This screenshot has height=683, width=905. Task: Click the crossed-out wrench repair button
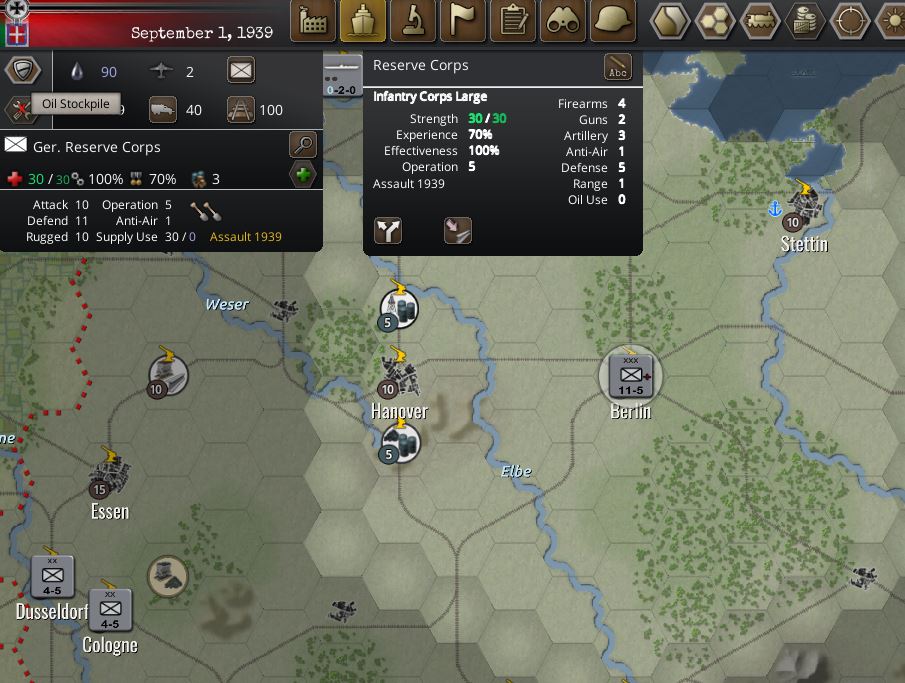tap(20, 108)
